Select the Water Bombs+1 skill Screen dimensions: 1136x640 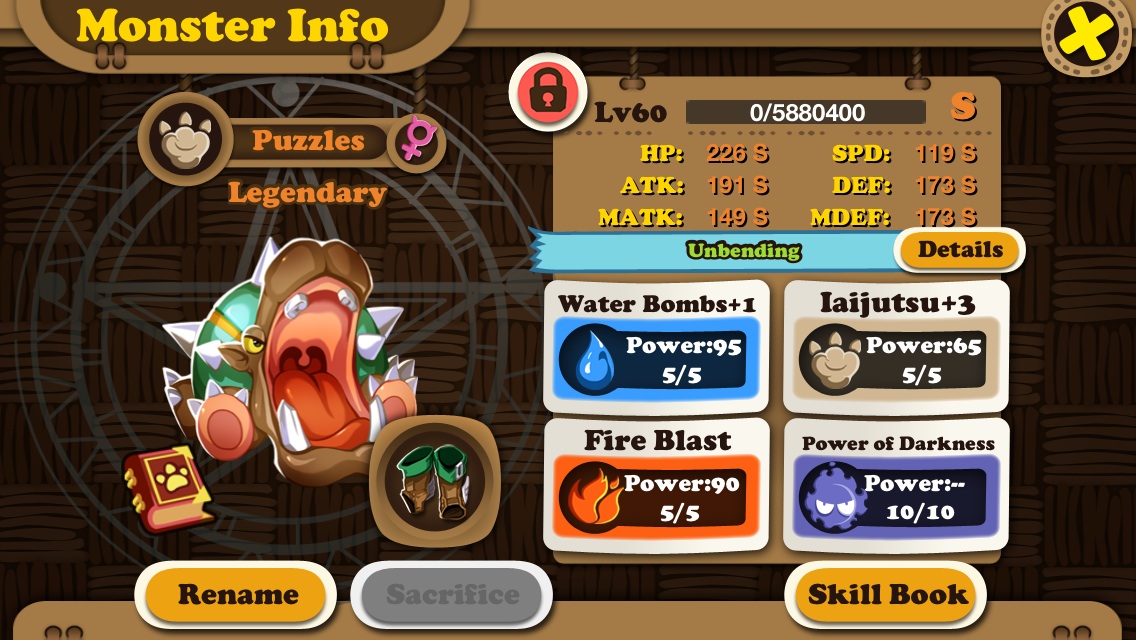pyautogui.click(x=656, y=346)
